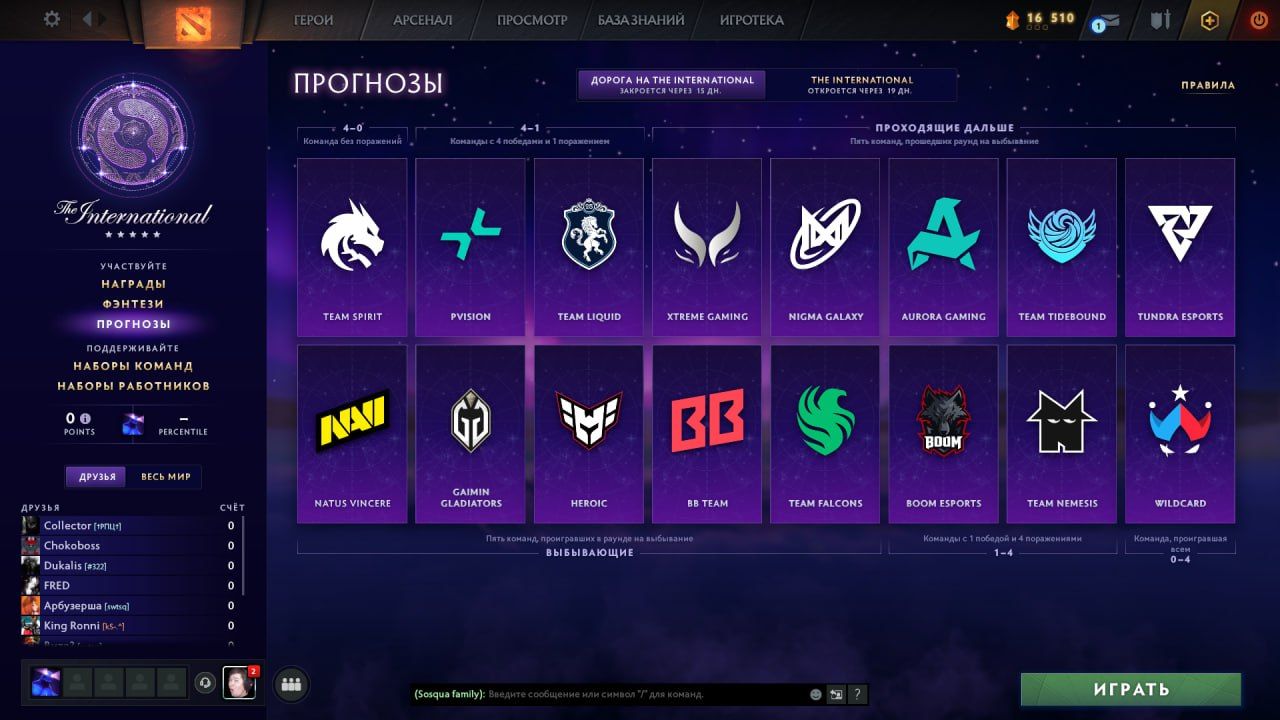This screenshot has height=720, width=1280.
Task: Click the group chat channels icon
Action: [290, 684]
